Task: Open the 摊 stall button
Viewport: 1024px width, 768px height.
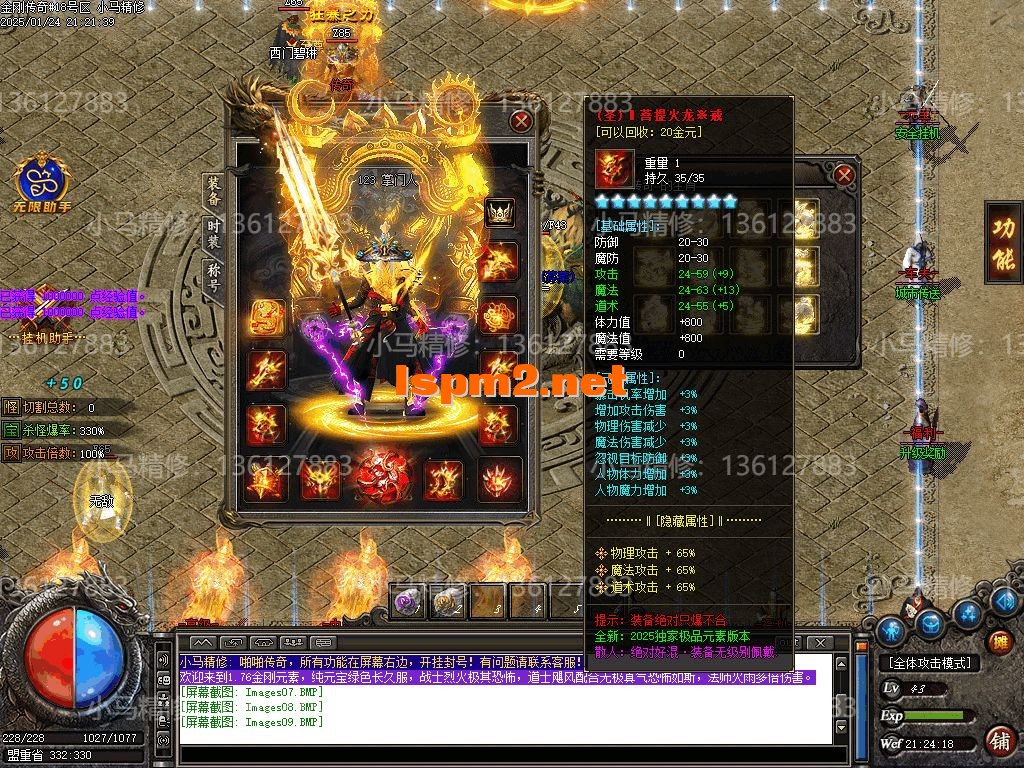Action: tap(998, 642)
